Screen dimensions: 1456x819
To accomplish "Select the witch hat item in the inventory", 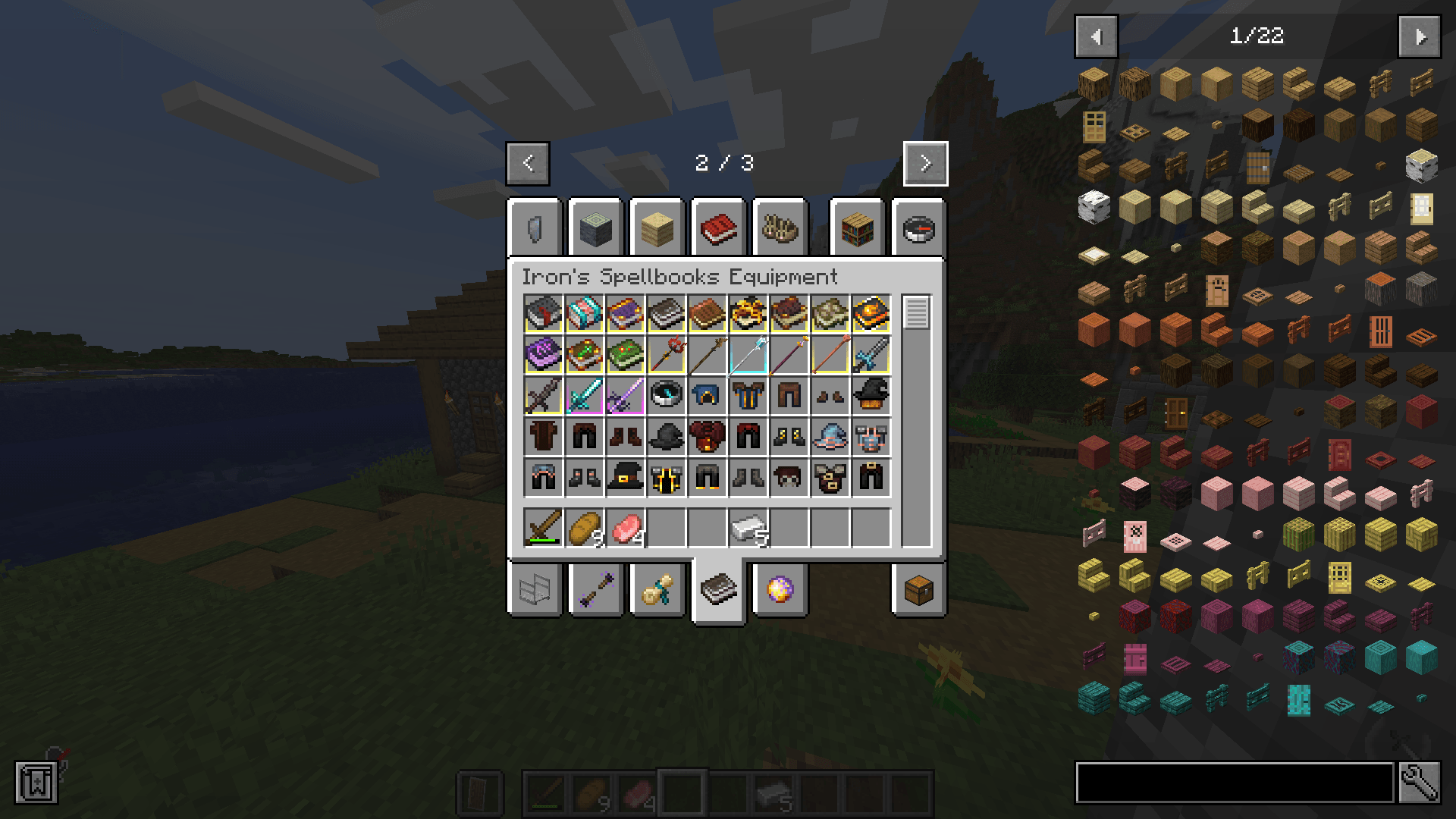I will 626,477.
